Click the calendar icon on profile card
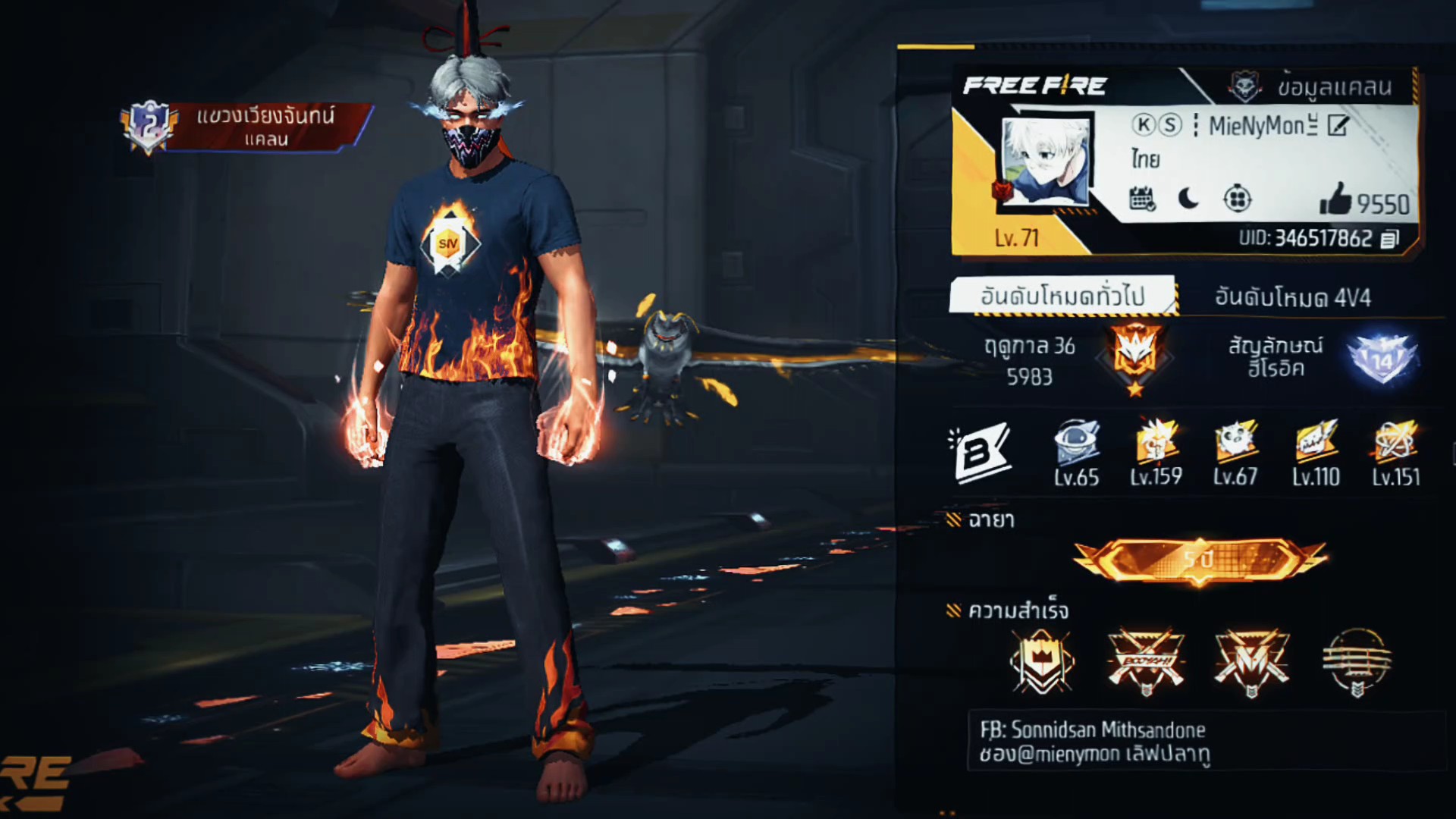Image resolution: width=1456 pixels, height=819 pixels. pos(1142,199)
